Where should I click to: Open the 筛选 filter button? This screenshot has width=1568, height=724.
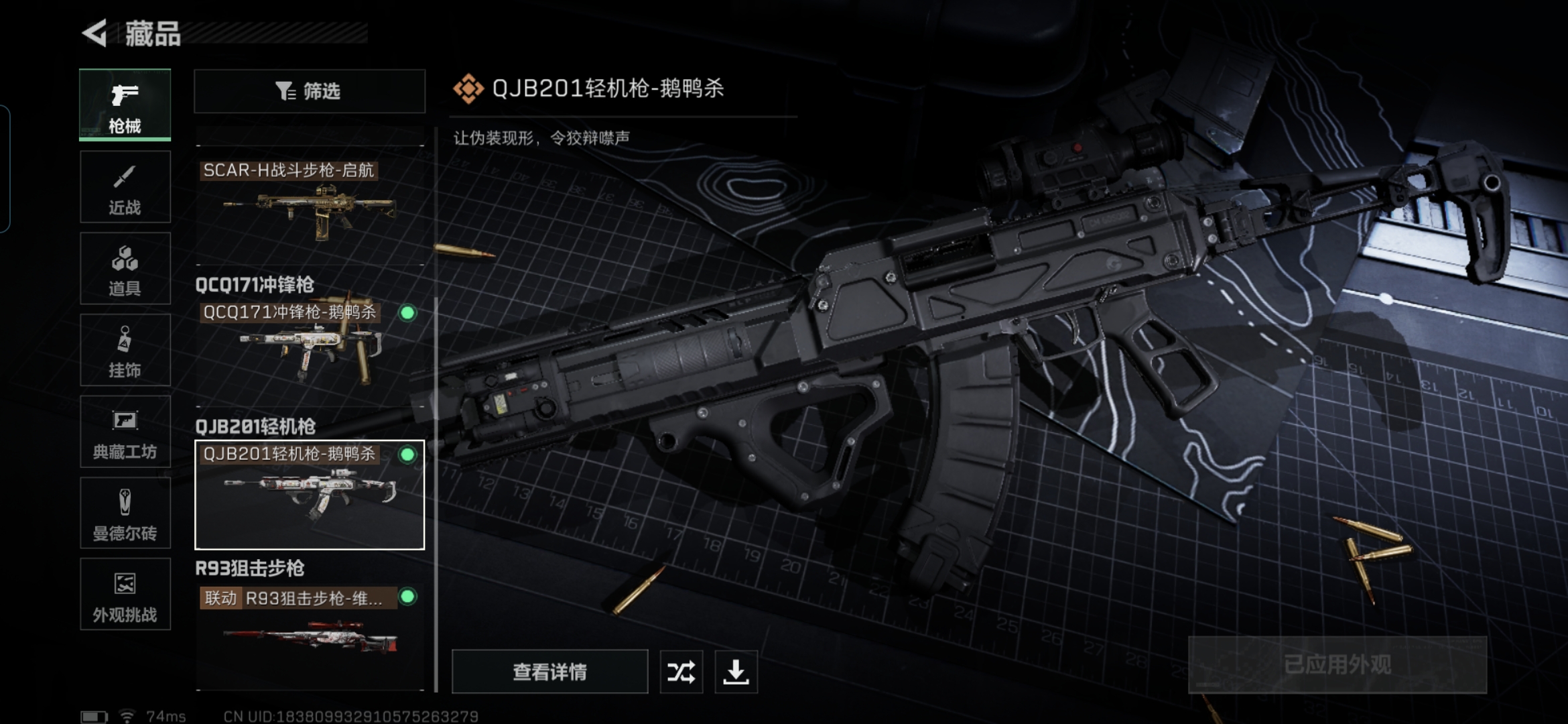310,91
